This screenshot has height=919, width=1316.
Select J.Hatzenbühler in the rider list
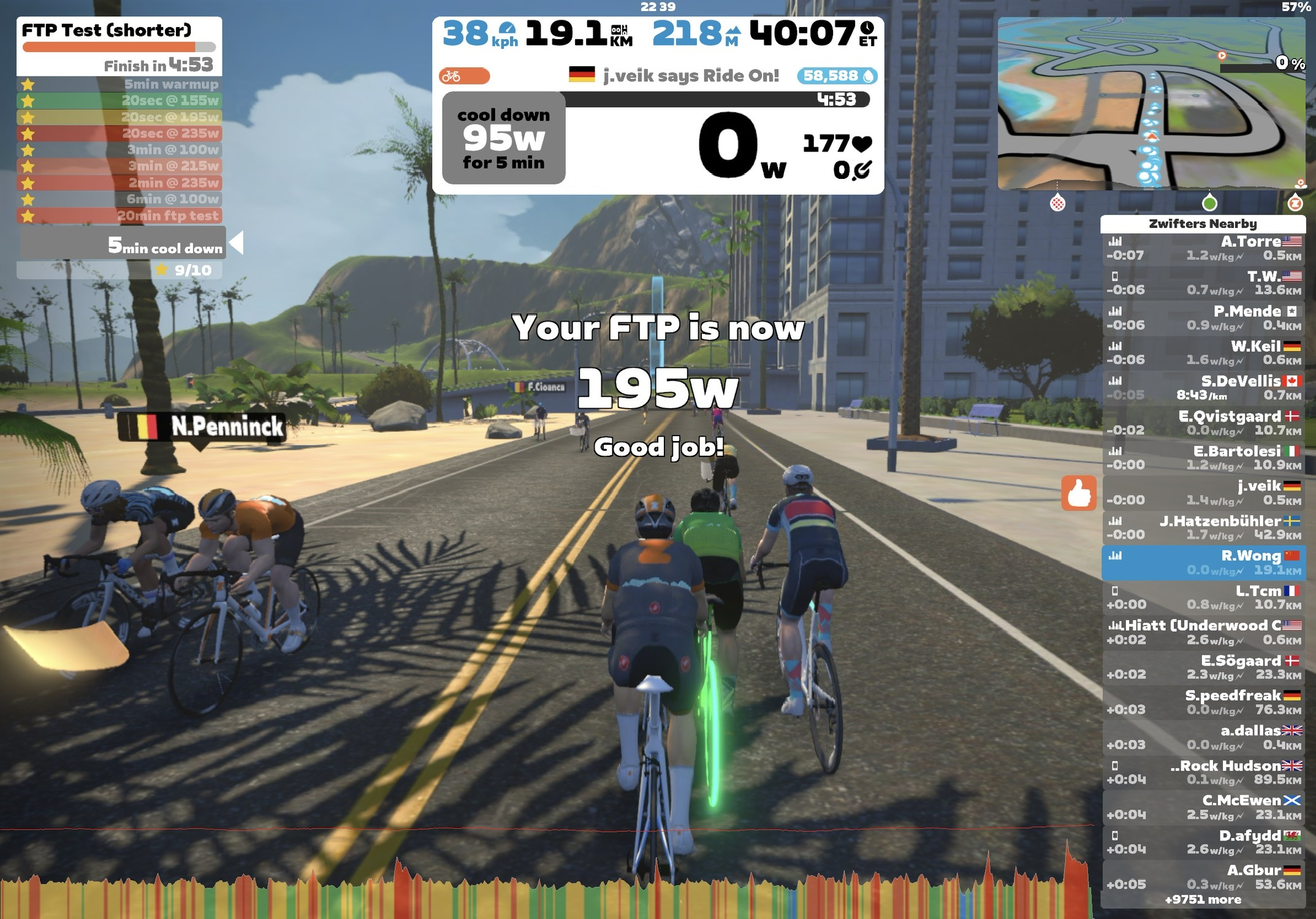click(1203, 528)
